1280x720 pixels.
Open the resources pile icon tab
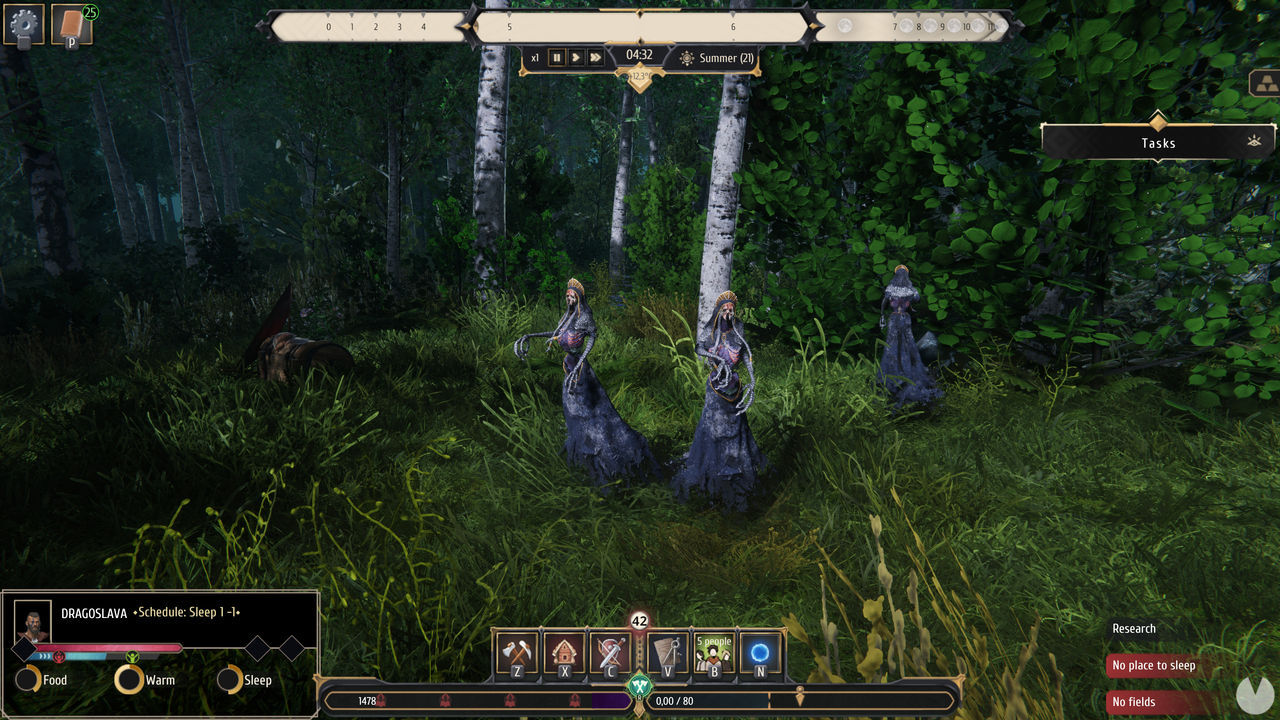[1264, 84]
